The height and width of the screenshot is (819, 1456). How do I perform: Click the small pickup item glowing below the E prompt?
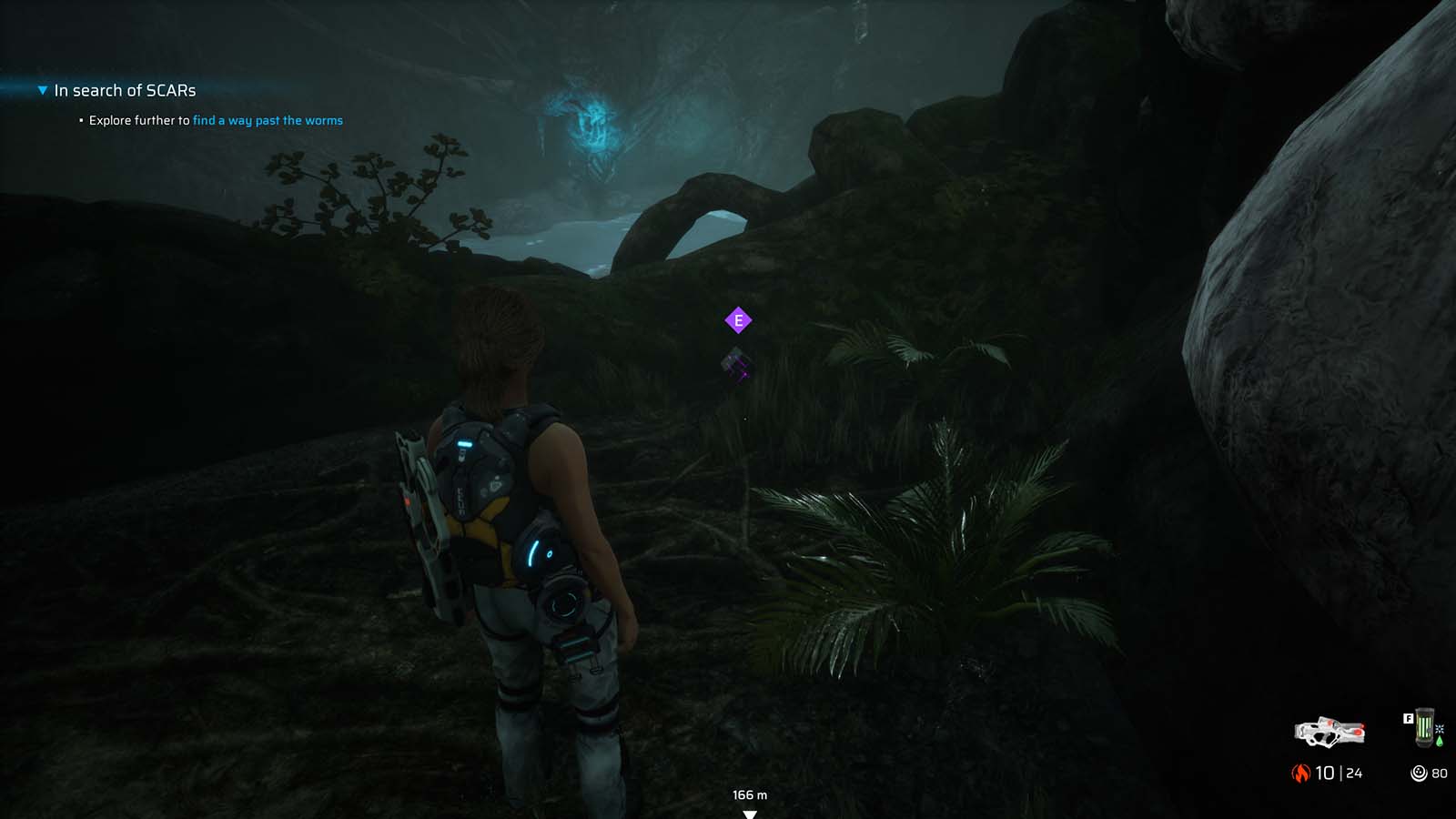[x=735, y=364]
